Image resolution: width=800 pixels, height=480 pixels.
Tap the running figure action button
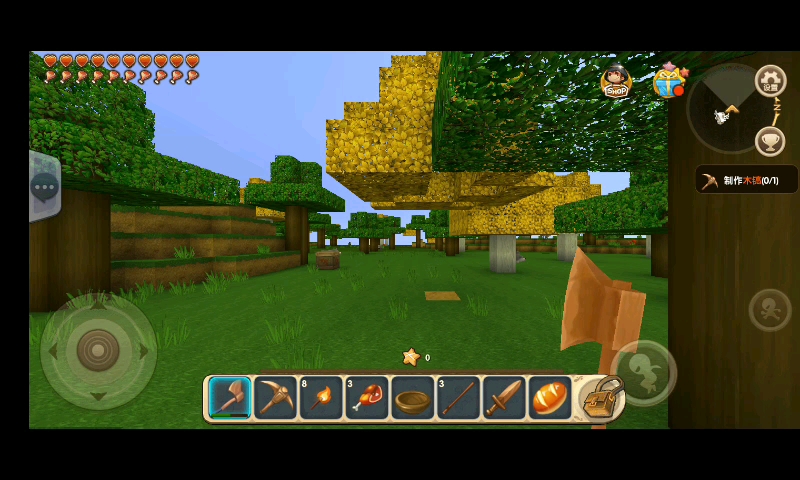(x=769, y=310)
